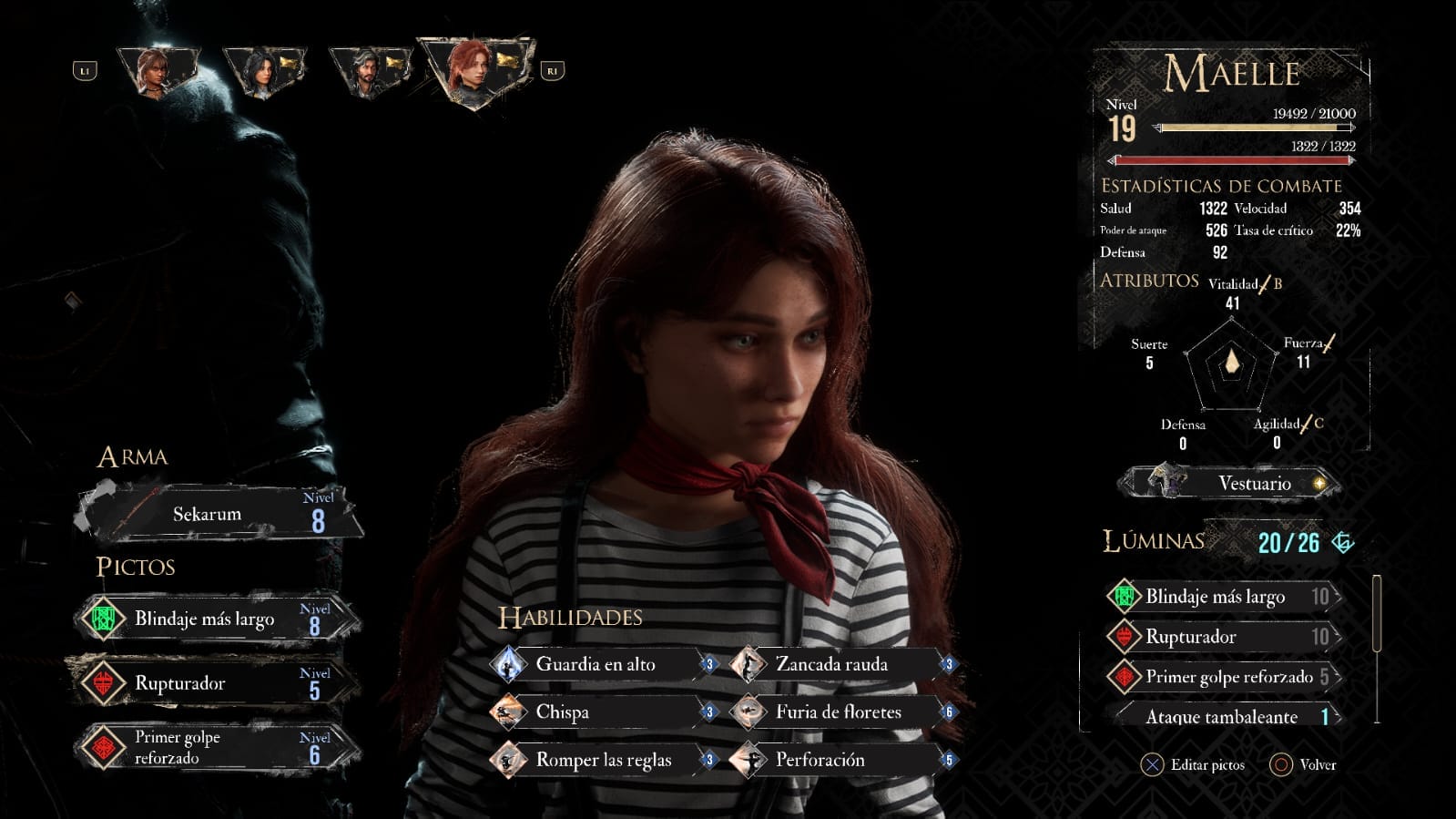Open the Vestuario wardrobe button

pos(1231,483)
